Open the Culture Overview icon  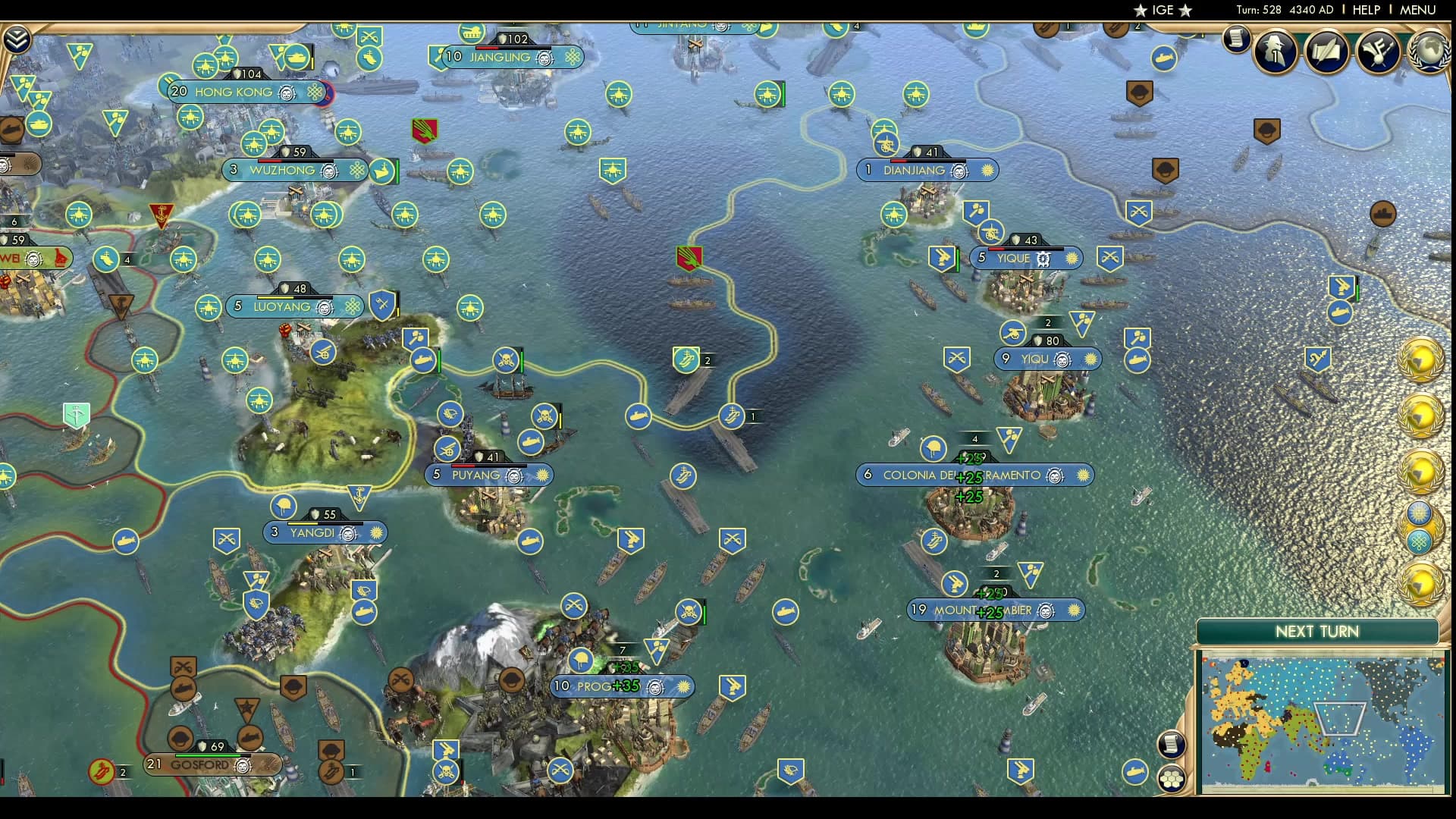pos(1378,52)
